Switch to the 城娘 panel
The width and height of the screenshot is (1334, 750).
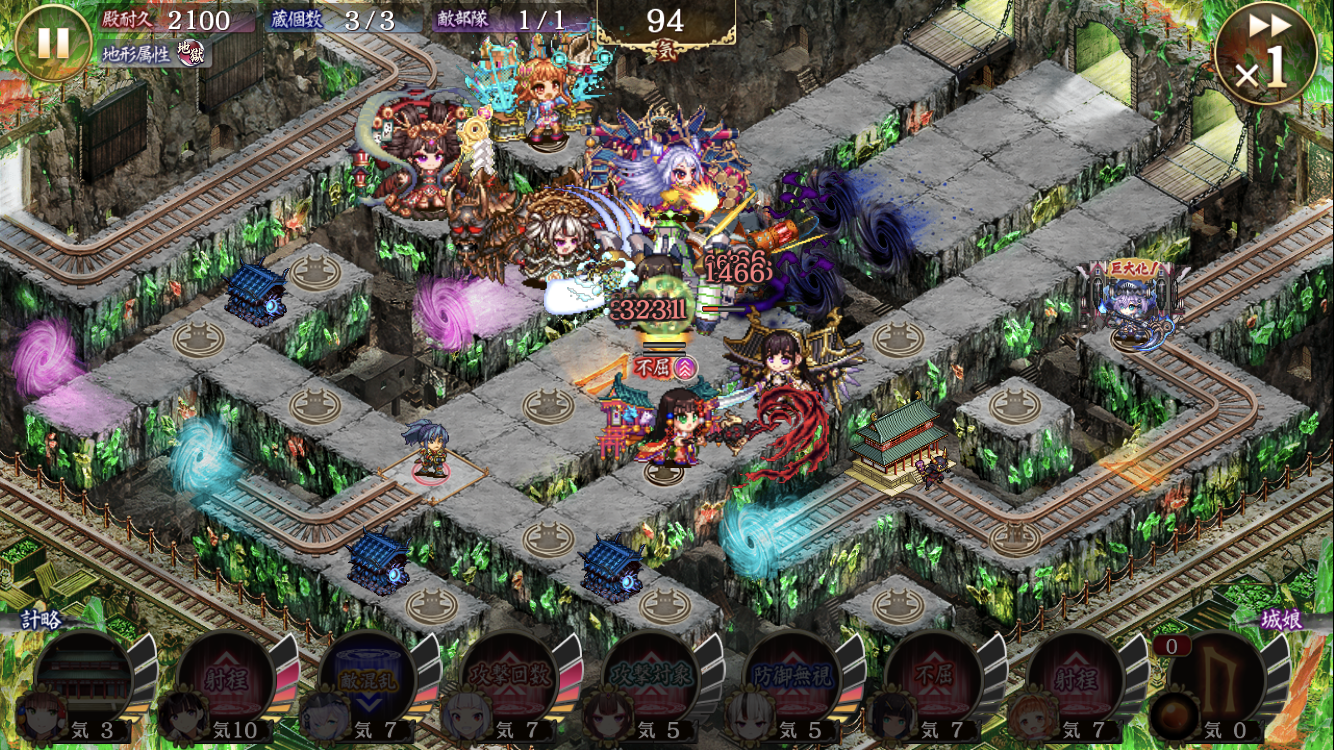coord(1281,620)
